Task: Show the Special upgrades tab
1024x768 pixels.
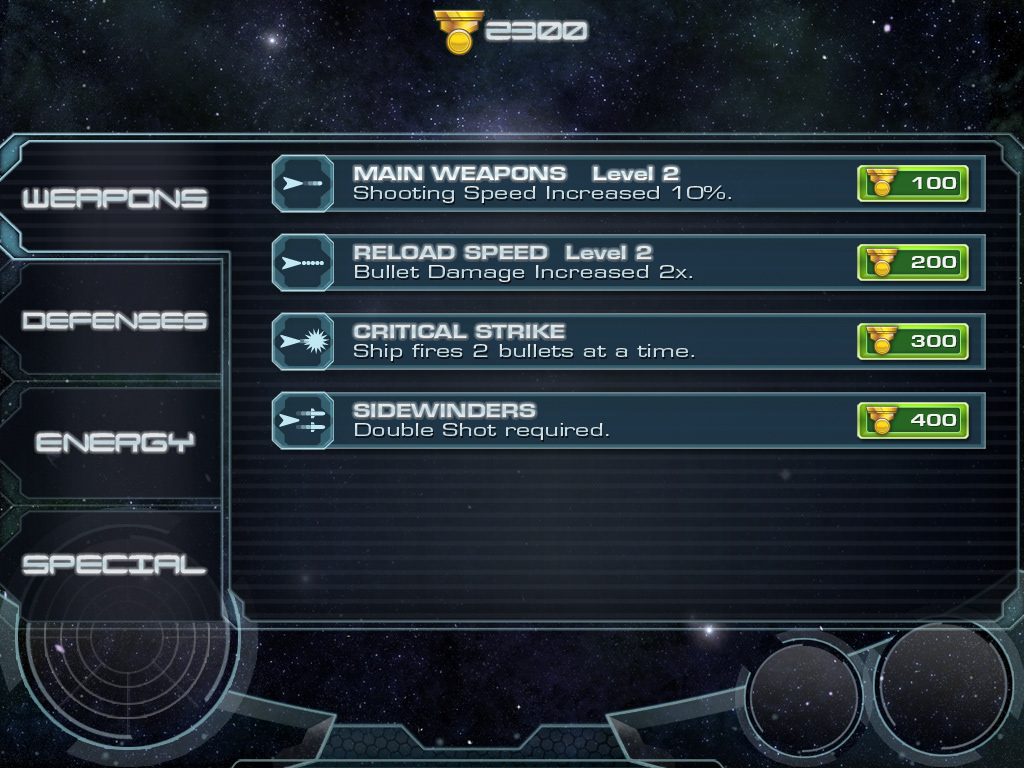Action: pos(114,565)
